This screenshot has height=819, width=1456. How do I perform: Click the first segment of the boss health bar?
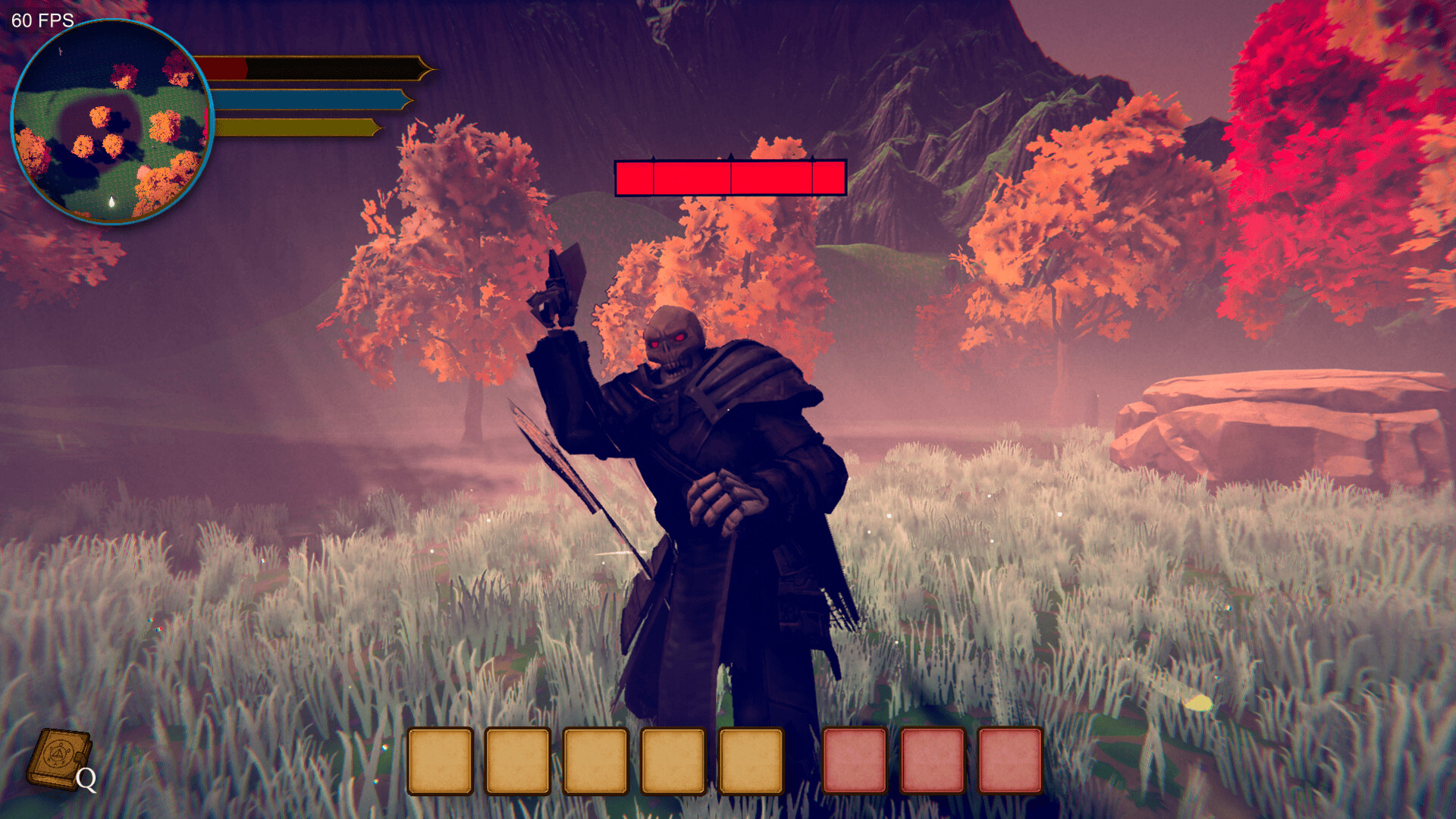click(635, 176)
